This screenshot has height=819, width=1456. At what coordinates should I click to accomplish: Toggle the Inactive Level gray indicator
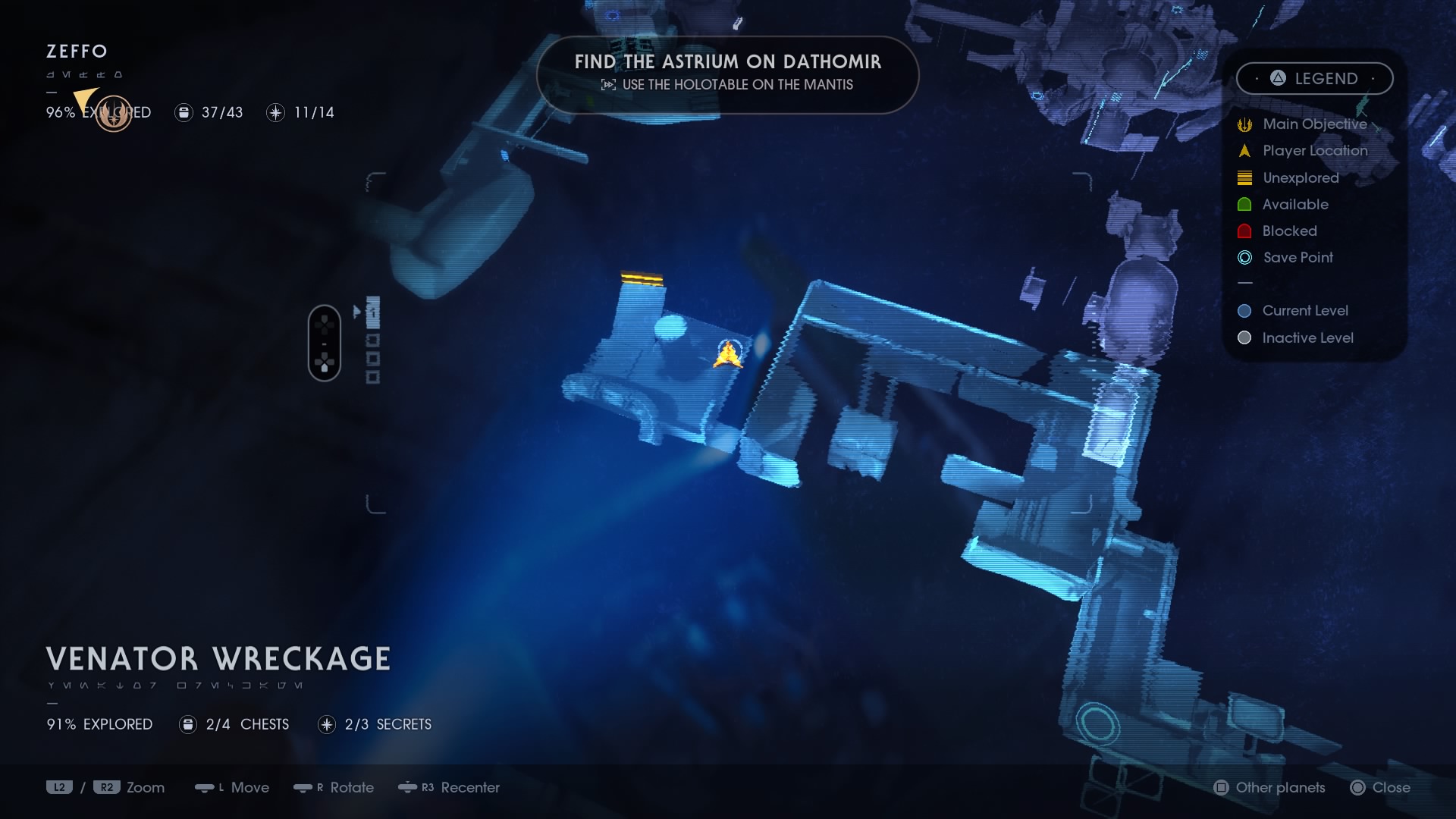point(1244,337)
